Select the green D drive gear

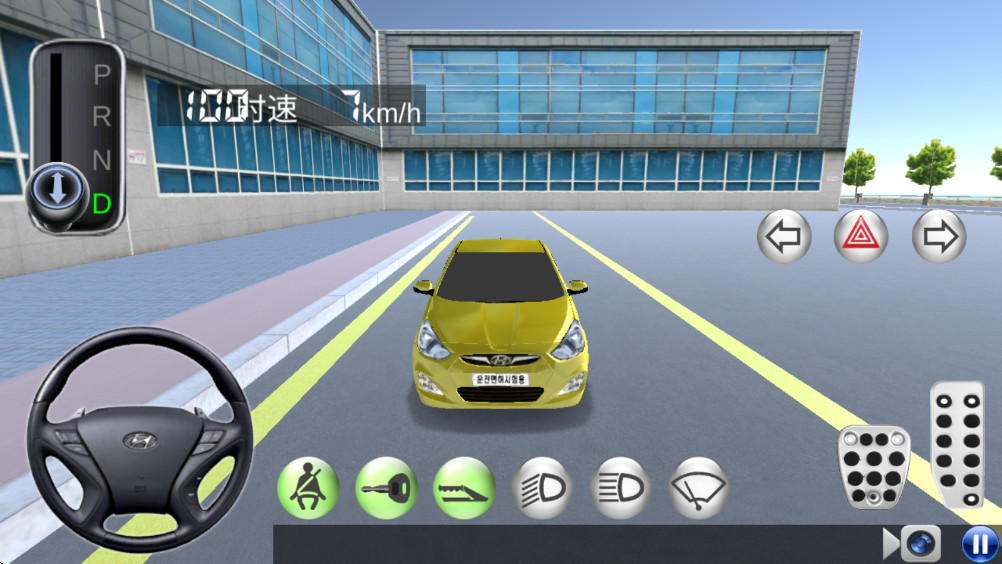point(102,204)
